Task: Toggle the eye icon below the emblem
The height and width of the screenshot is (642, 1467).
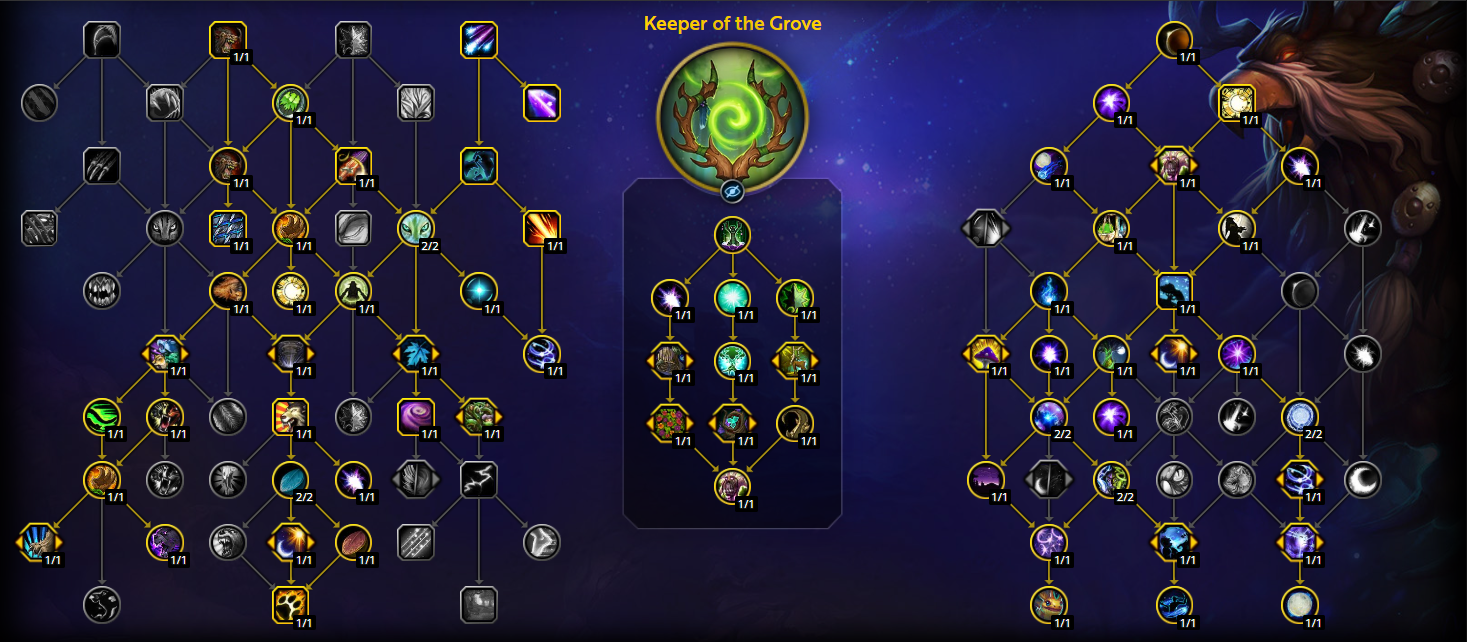Action: [x=732, y=190]
